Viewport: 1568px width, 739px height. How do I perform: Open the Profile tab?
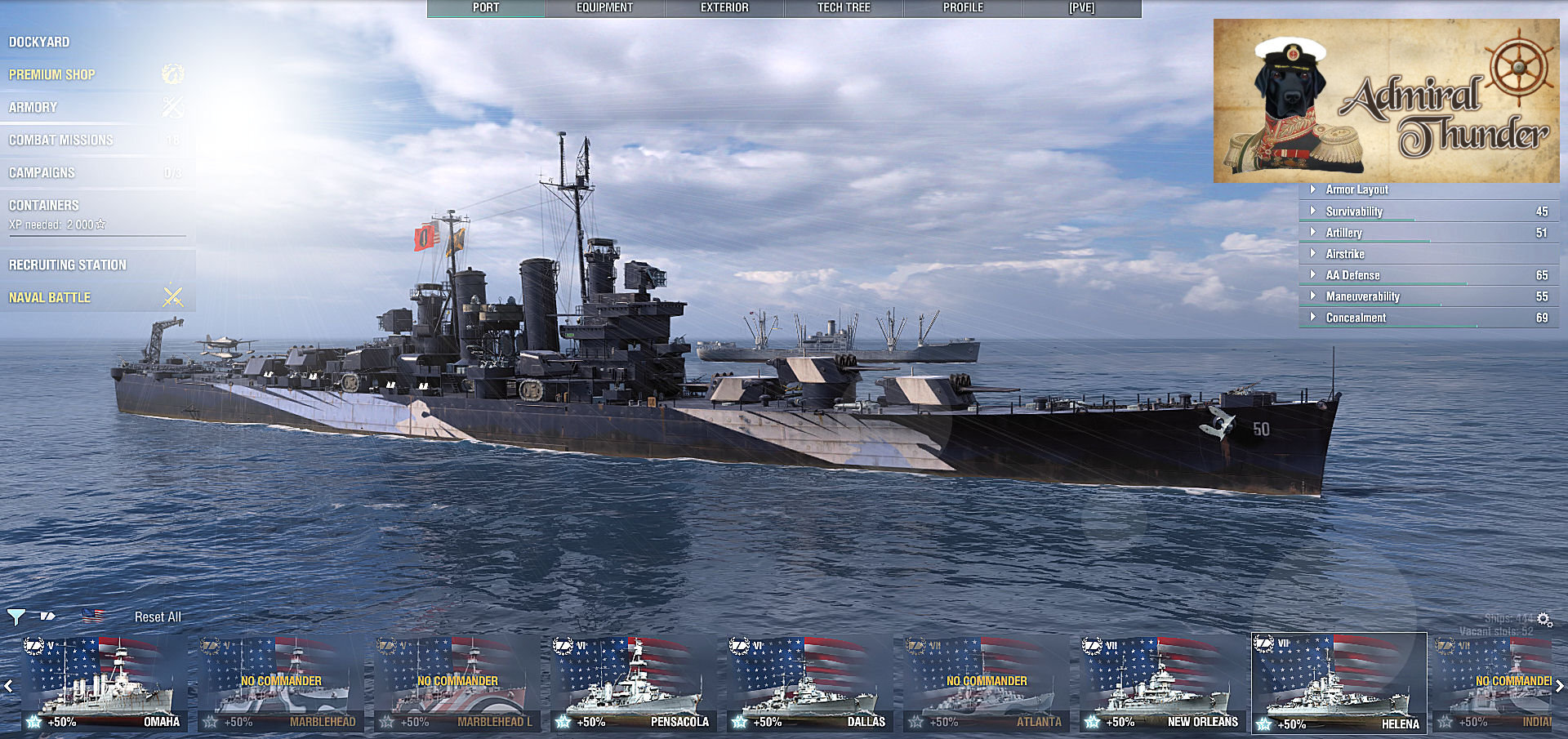pos(963,8)
